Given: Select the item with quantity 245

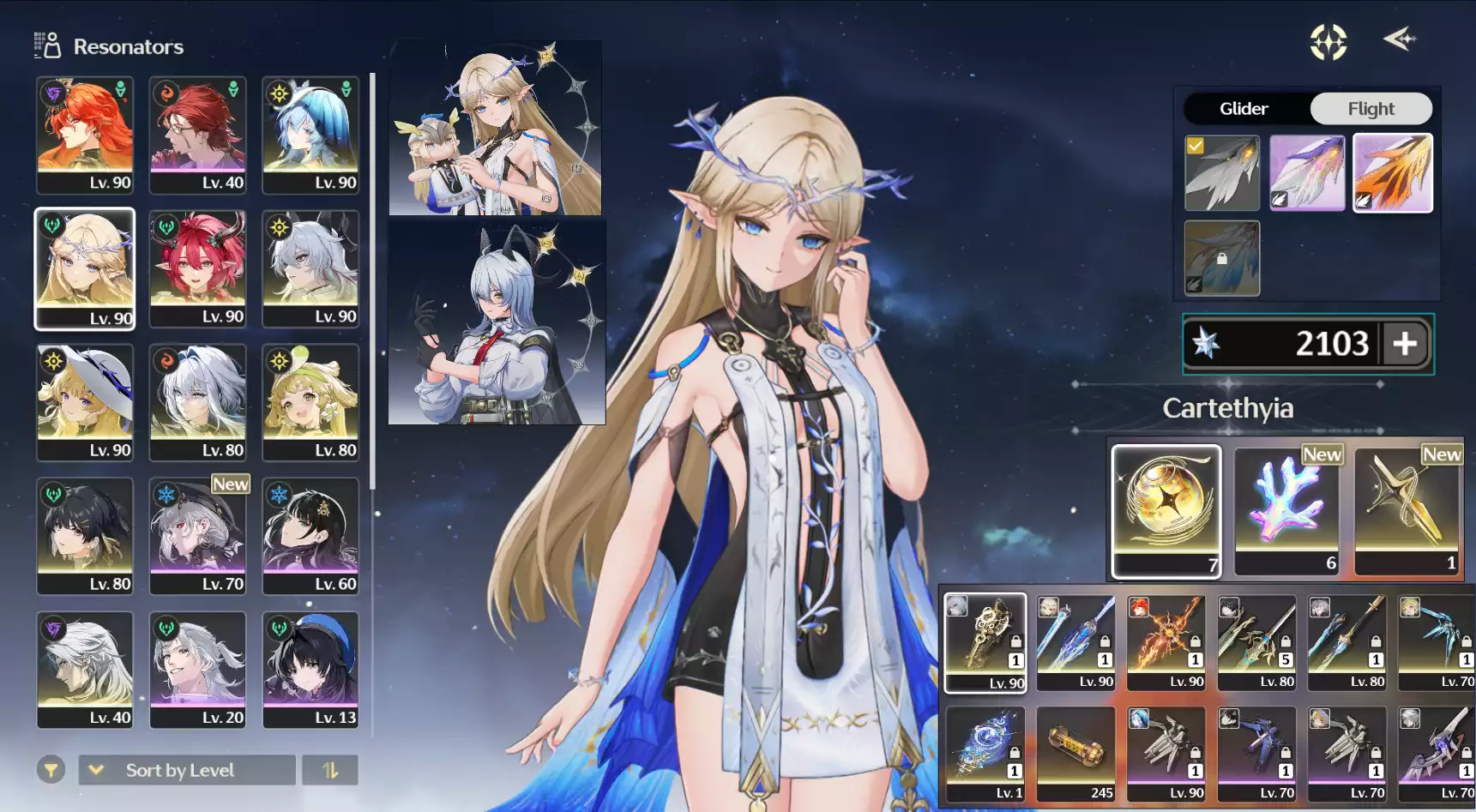Looking at the screenshot, I should (x=1075, y=755).
